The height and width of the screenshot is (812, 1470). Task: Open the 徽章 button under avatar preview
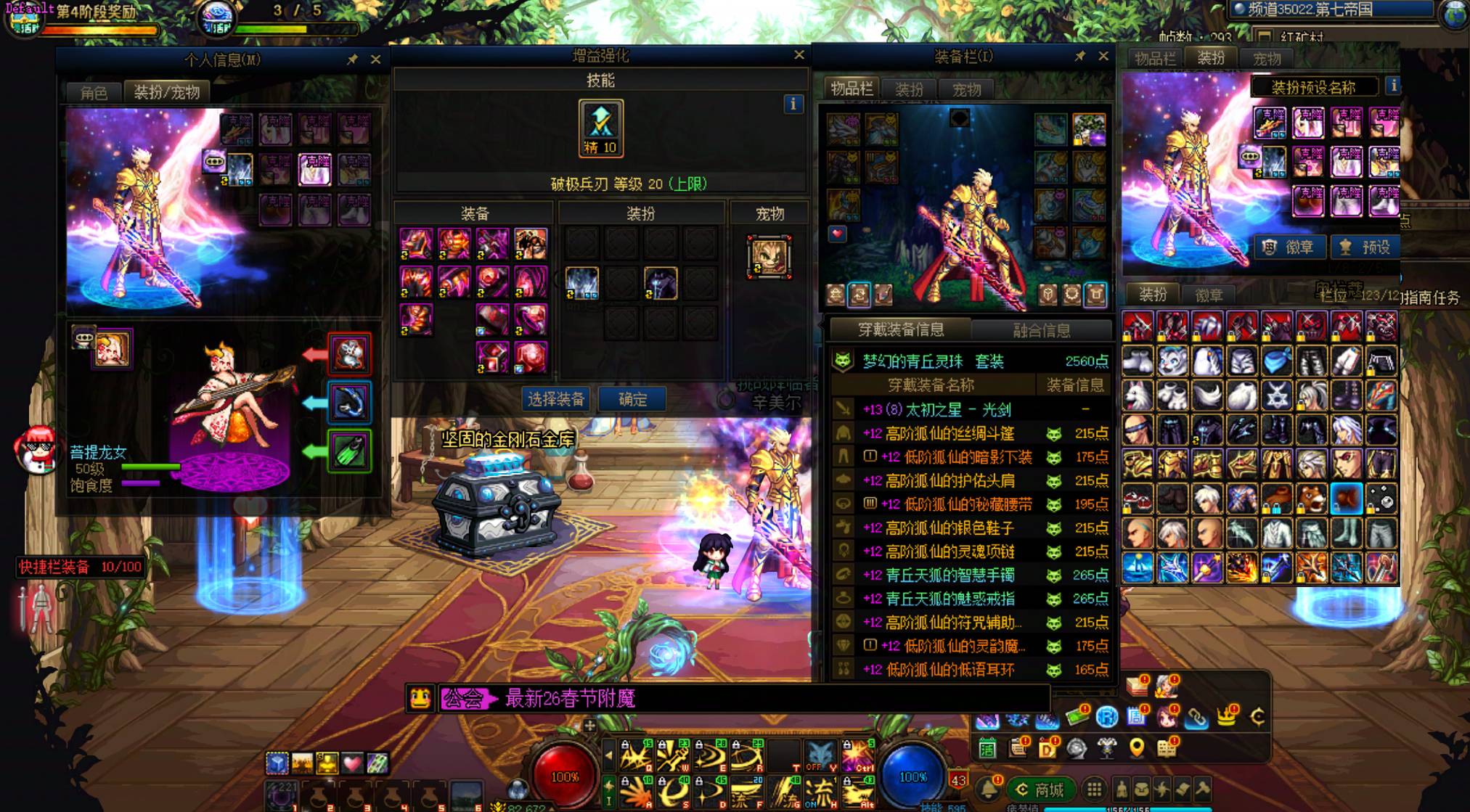point(1291,247)
